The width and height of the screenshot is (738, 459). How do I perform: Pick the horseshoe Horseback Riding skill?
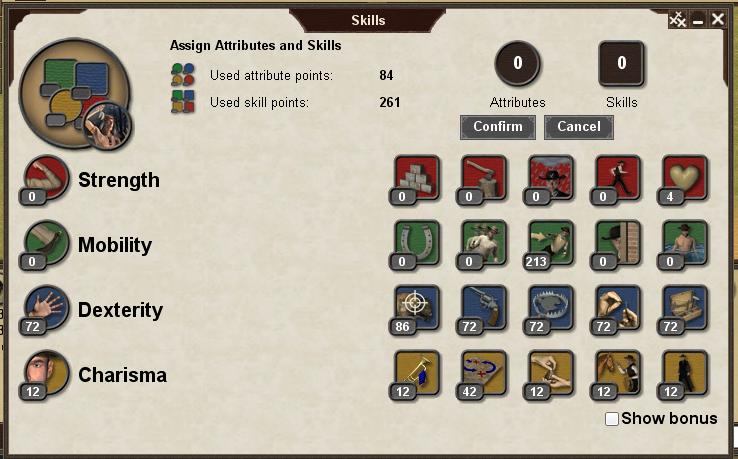418,243
